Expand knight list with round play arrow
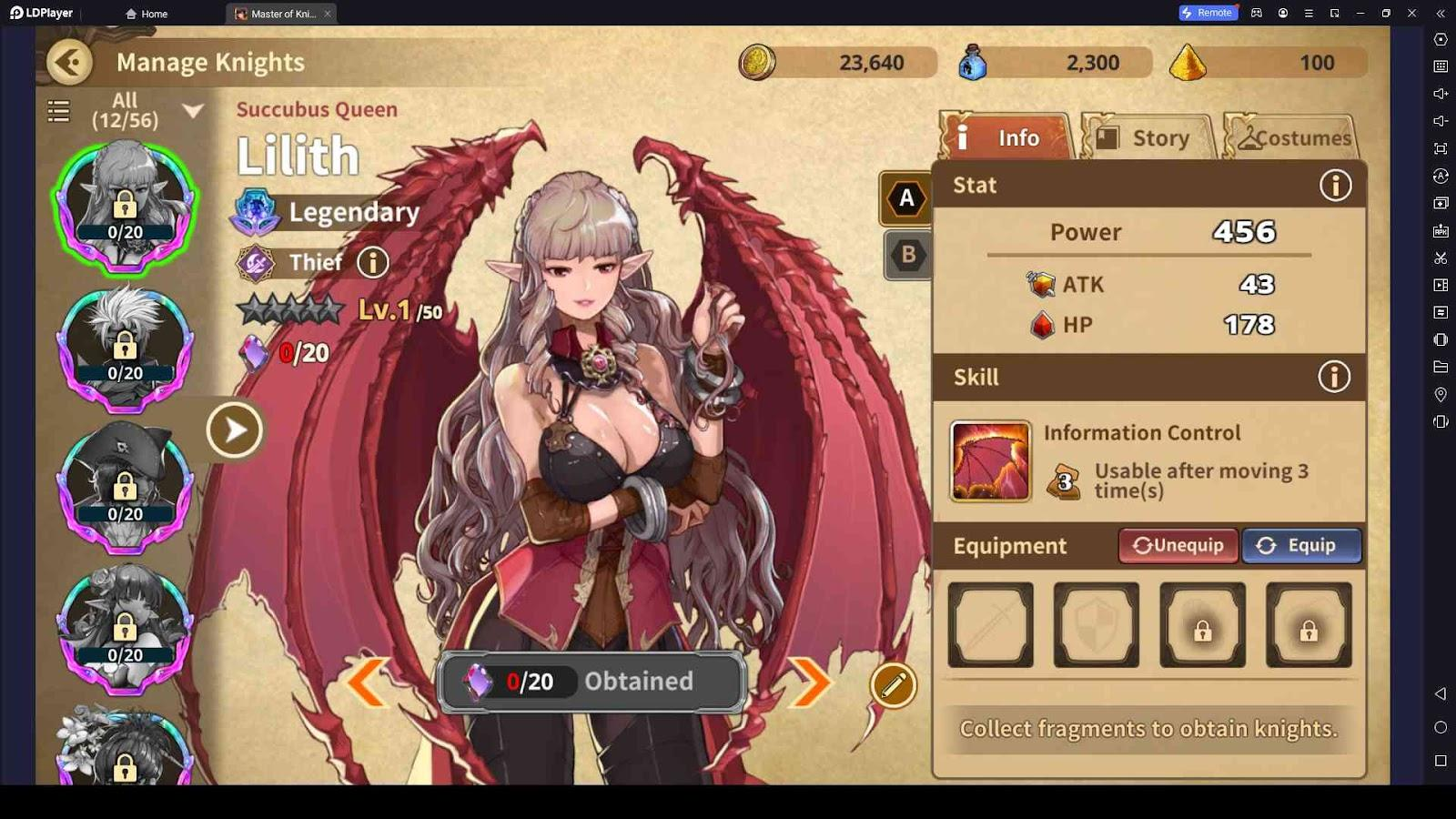This screenshot has width=1456, height=819. tap(234, 430)
